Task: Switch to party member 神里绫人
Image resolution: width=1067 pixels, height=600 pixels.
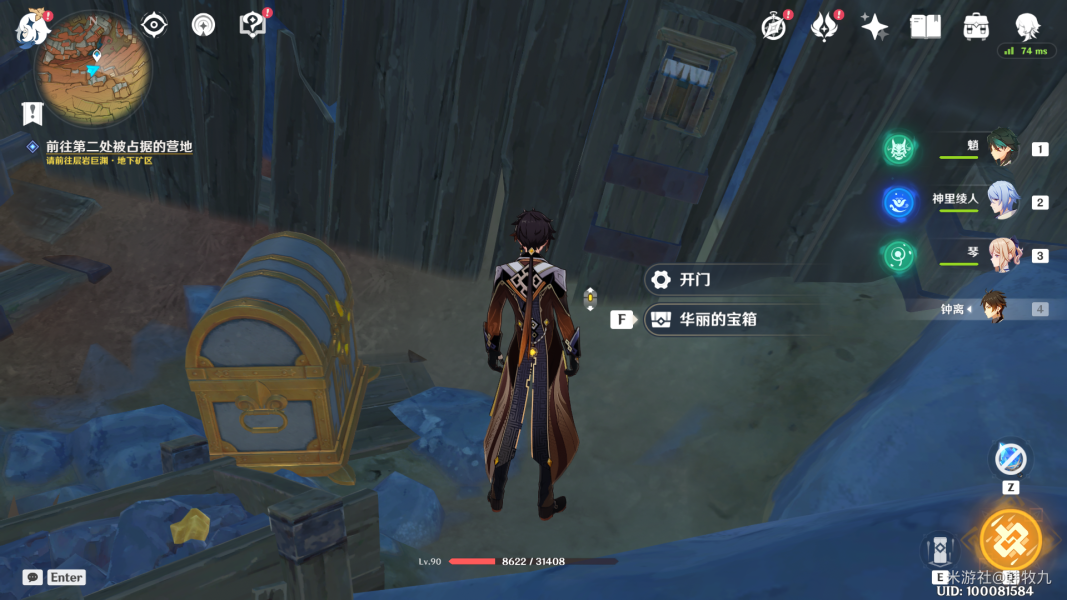Action: click(1001, 201)
